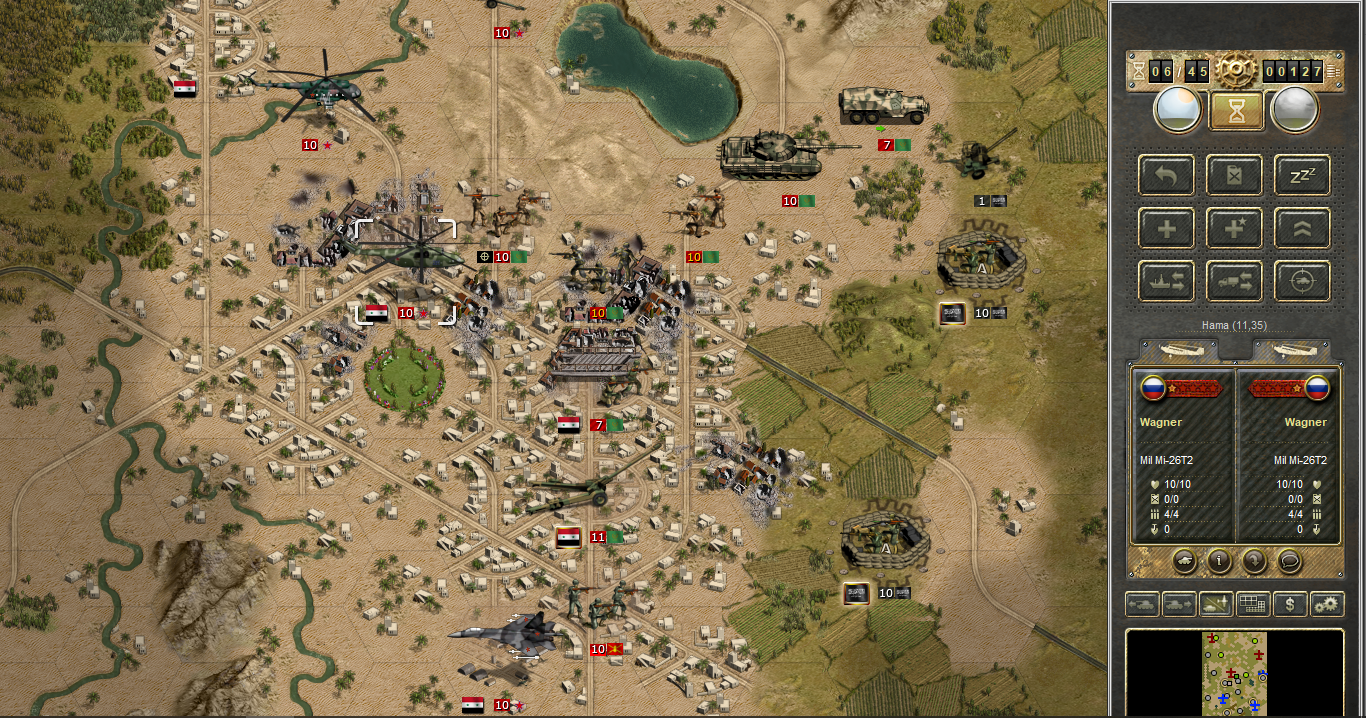This screenshot has height=718, width=1366.
Task: Open unit info with the 'i' button
Action: tap(1218, 561)
